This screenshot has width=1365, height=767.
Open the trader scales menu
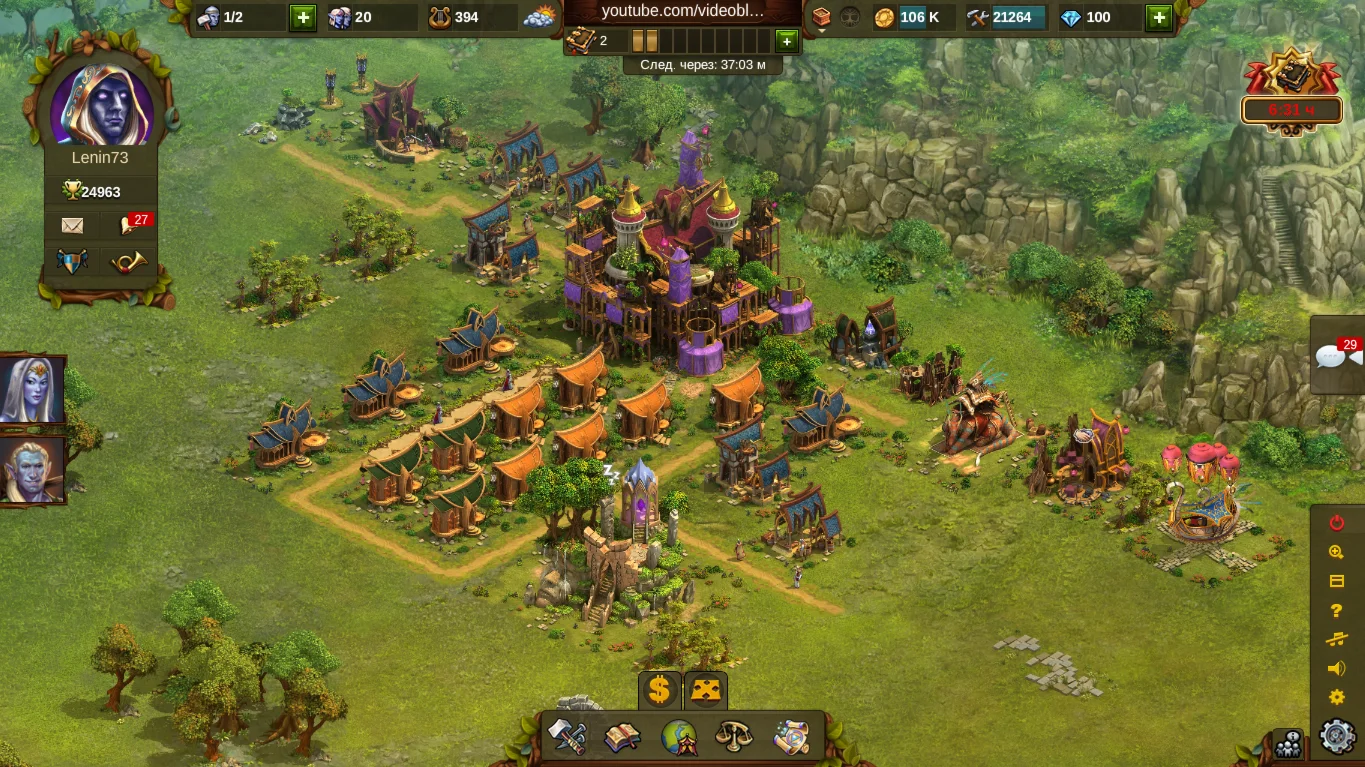(734, 738)
